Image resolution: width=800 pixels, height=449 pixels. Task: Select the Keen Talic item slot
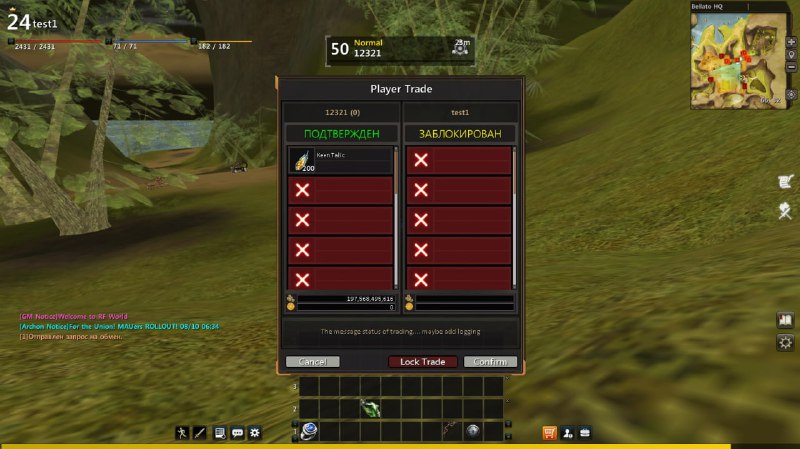click(x=341, y=161)
